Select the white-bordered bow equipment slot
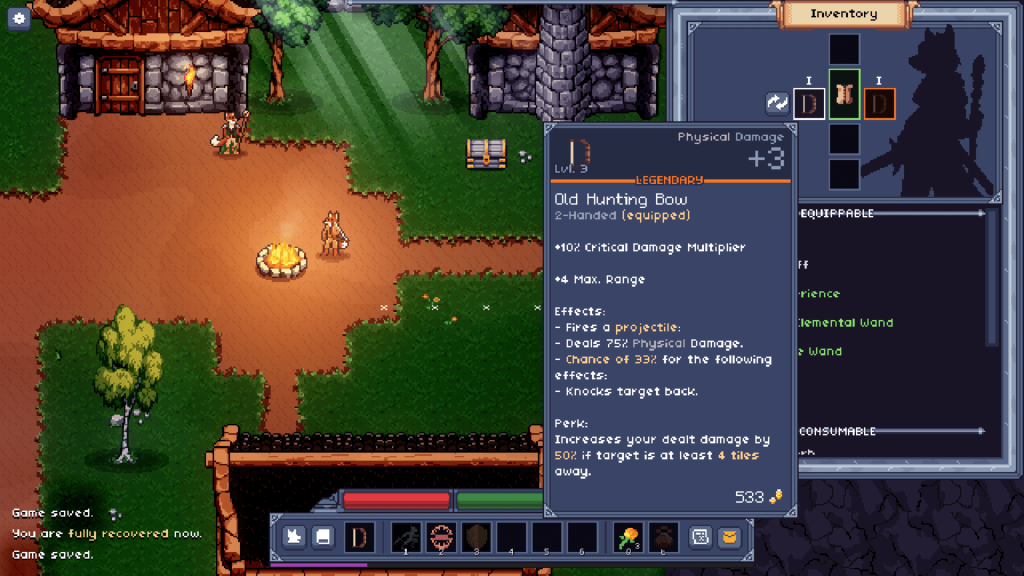Screen dimensions: 1024x576 [x=809, y=104]
